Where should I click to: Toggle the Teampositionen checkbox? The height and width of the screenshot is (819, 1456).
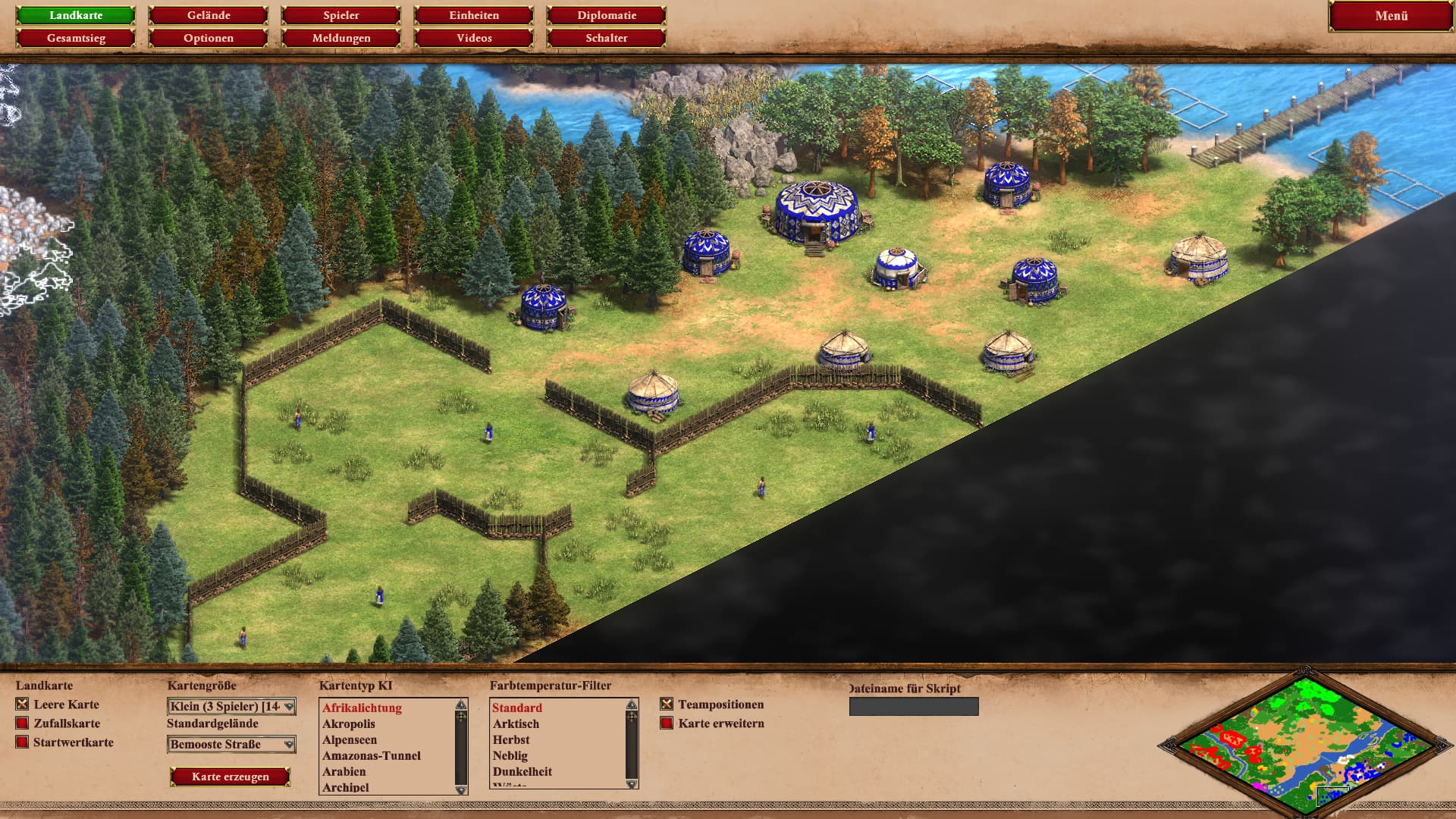(667, 704)
